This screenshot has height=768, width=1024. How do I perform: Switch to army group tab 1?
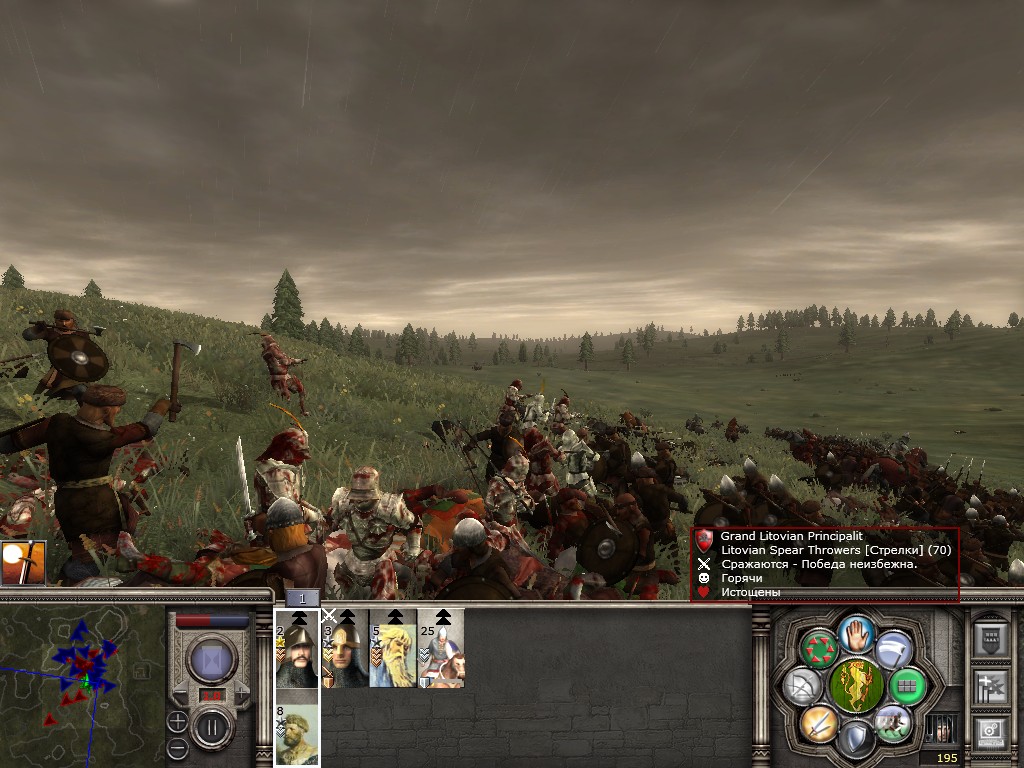(302, 598)
